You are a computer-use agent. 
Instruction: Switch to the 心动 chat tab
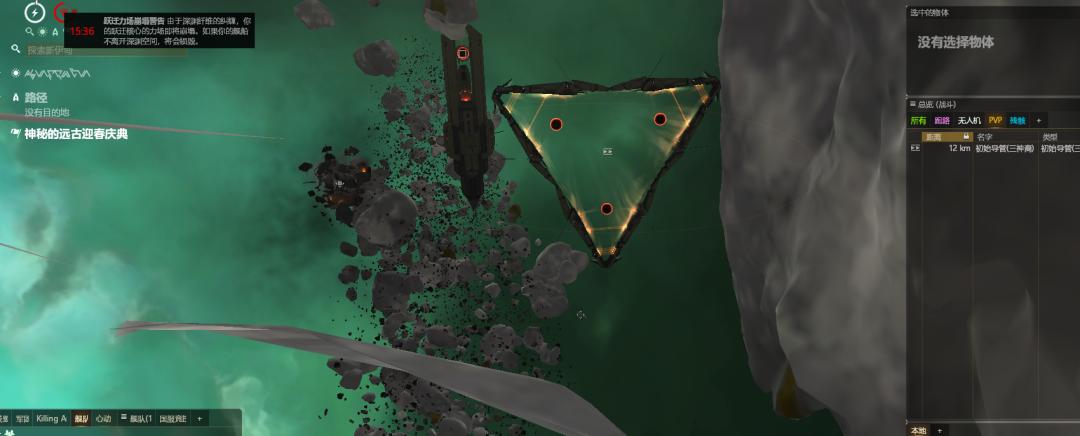tap(103, 419)
